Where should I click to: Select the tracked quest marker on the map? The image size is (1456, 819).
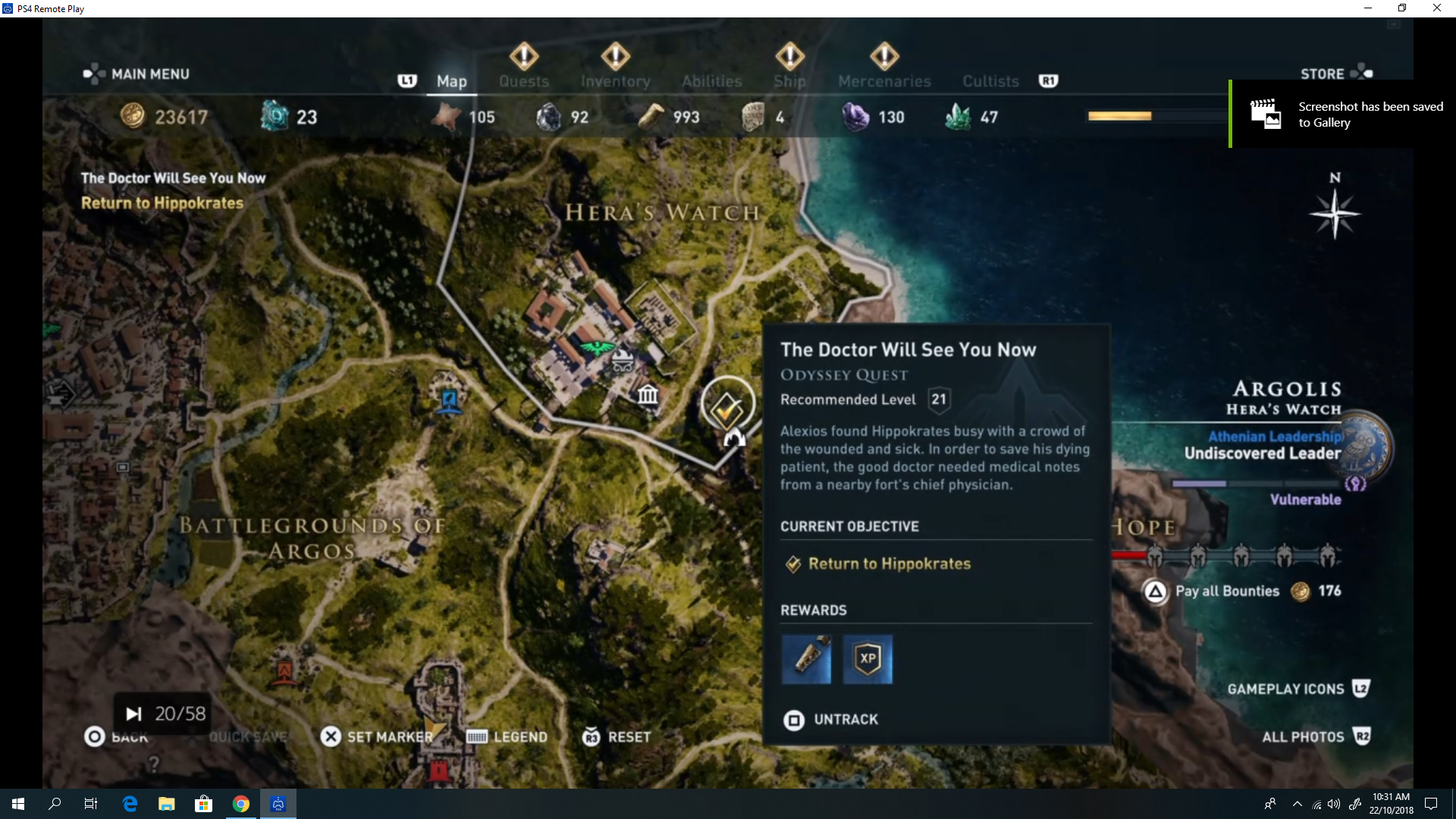coord(727,408)
